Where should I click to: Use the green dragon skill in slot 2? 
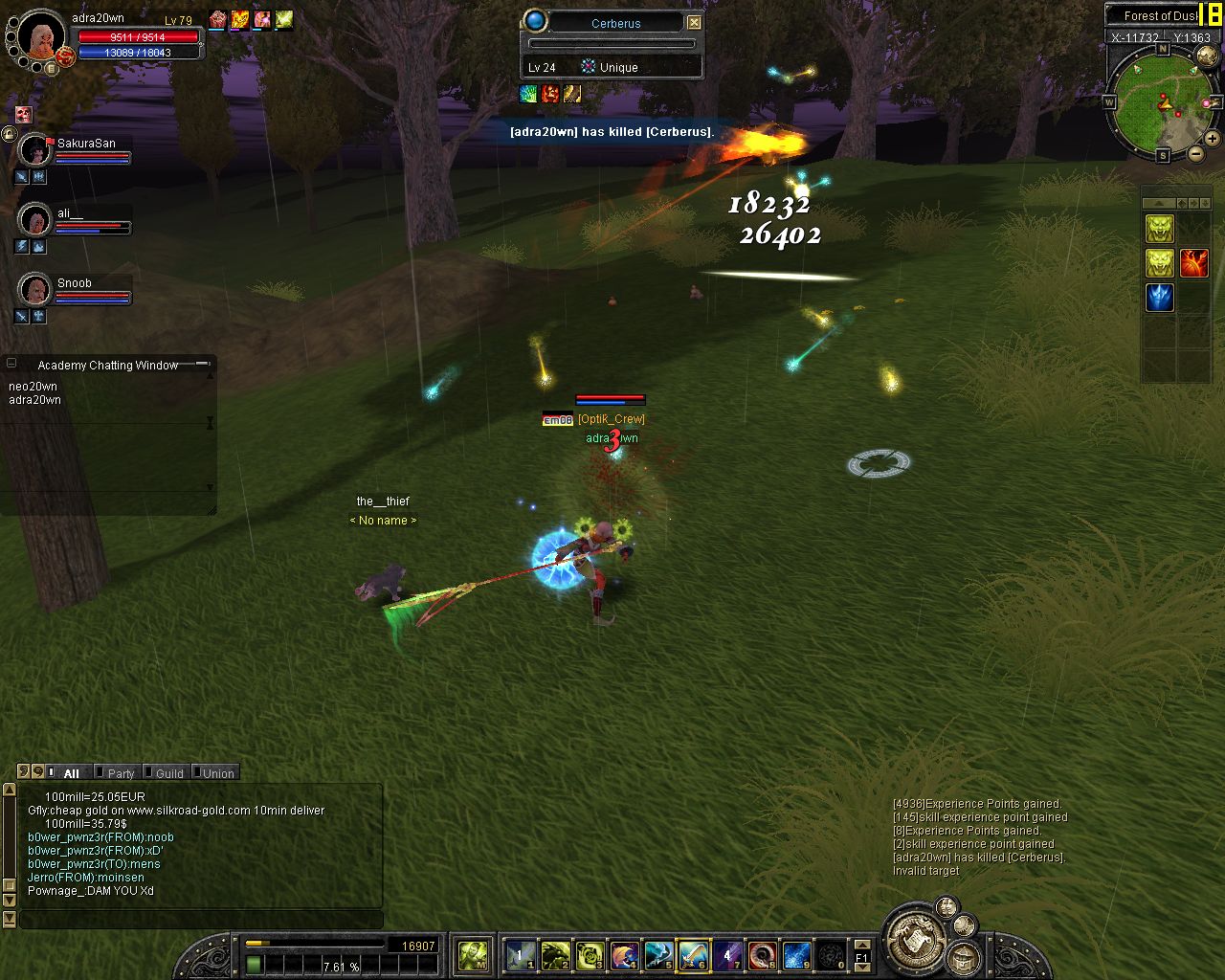click(555, 955)
